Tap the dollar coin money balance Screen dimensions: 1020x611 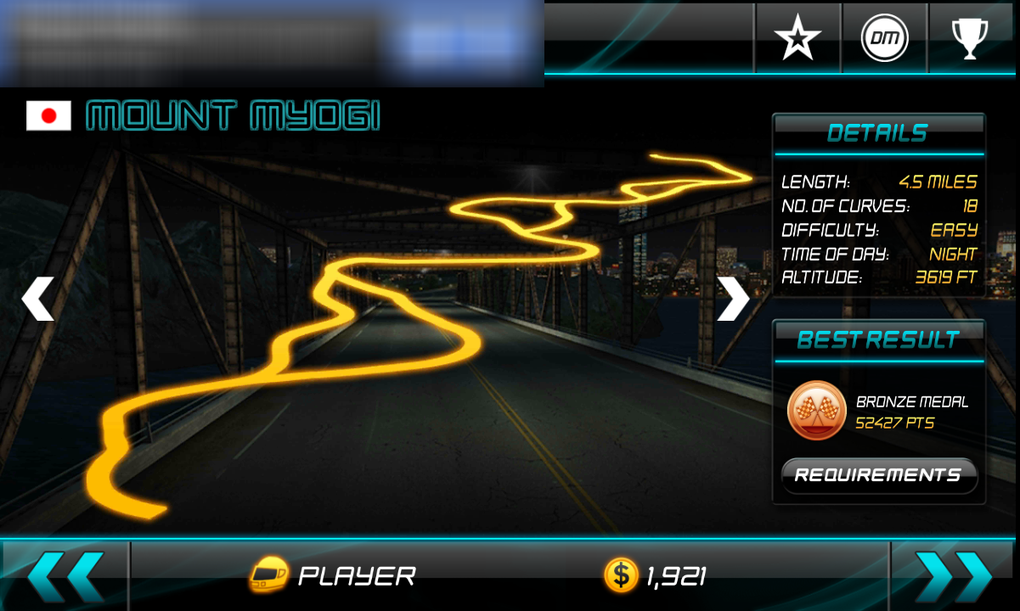[655, 576]
